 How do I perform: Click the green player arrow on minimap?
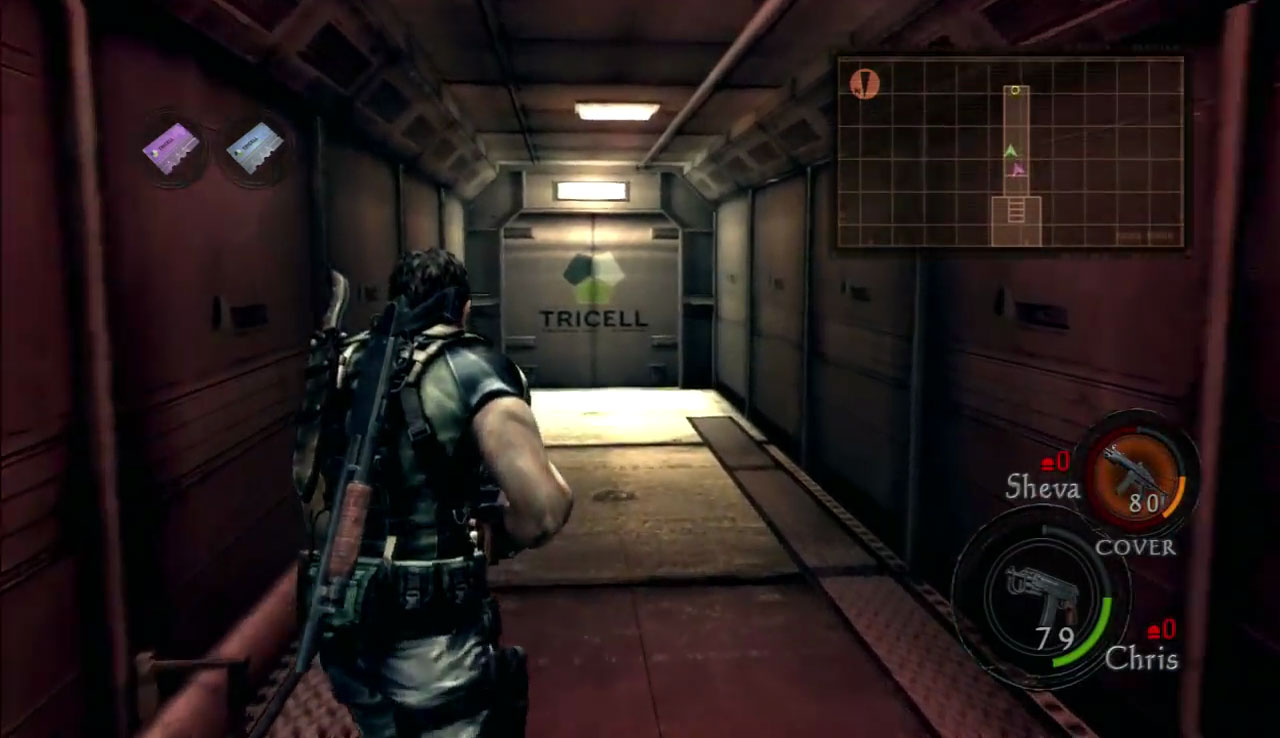point(1011,151)
